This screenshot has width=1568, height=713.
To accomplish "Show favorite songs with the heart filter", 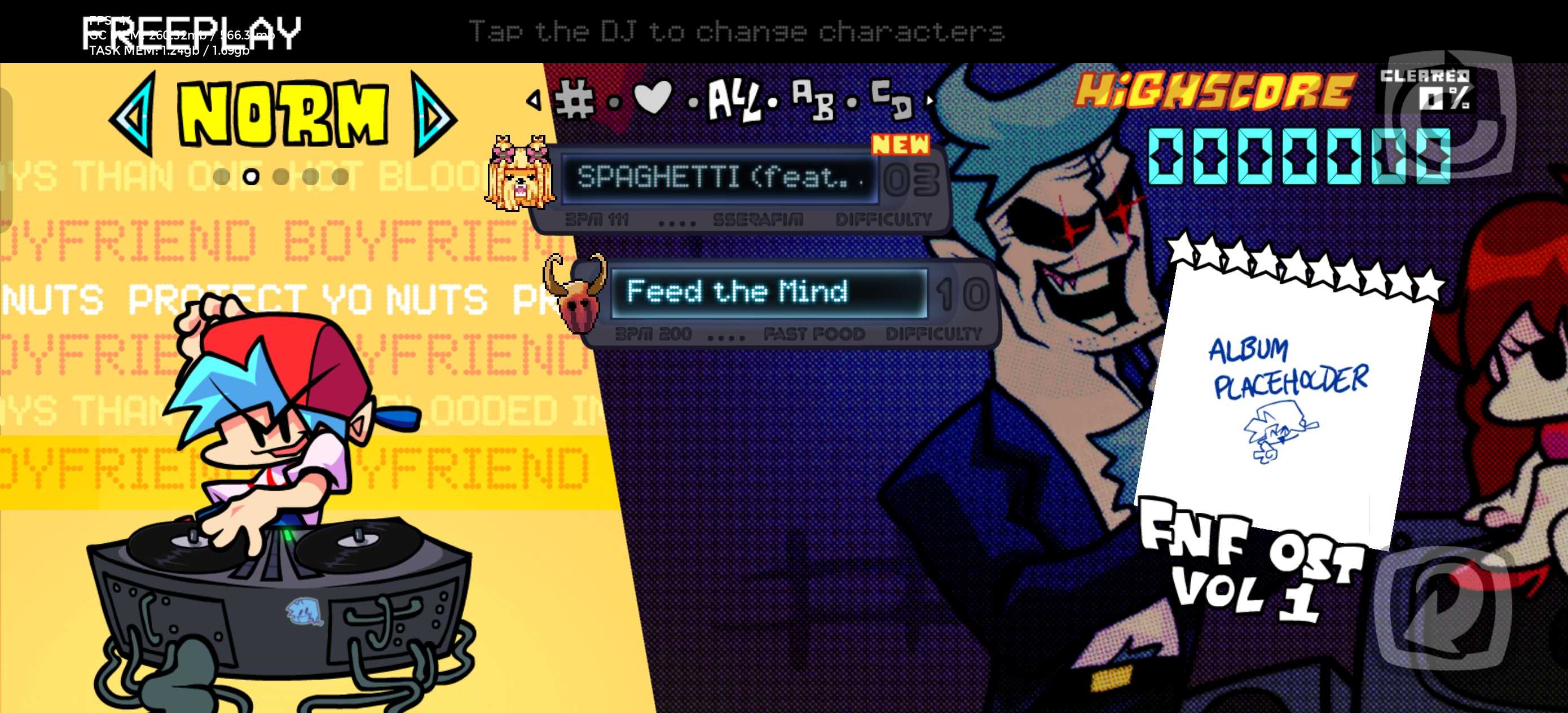I will pyautogui.click(x=653, y=98).
